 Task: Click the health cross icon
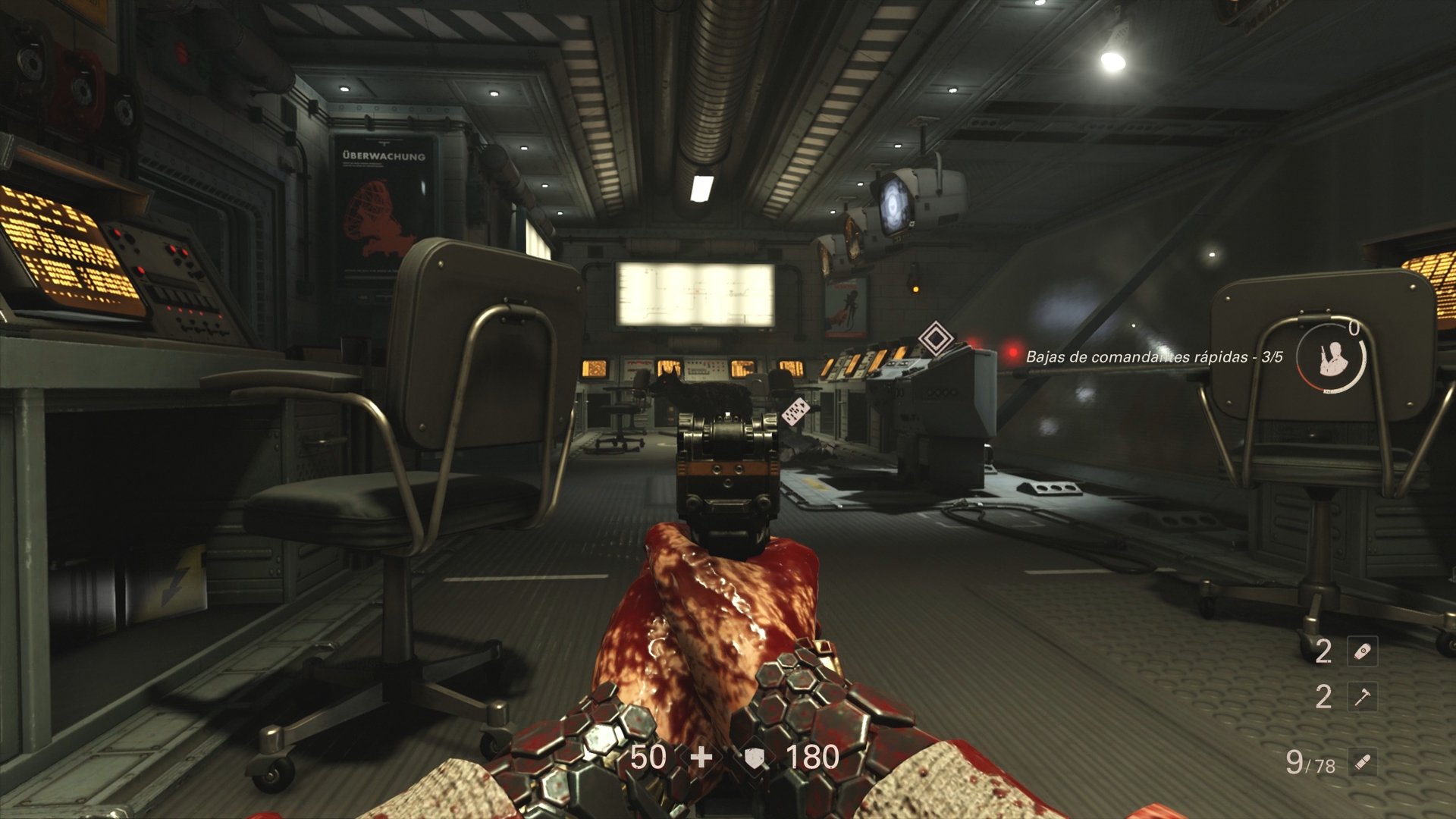point(701,757)
